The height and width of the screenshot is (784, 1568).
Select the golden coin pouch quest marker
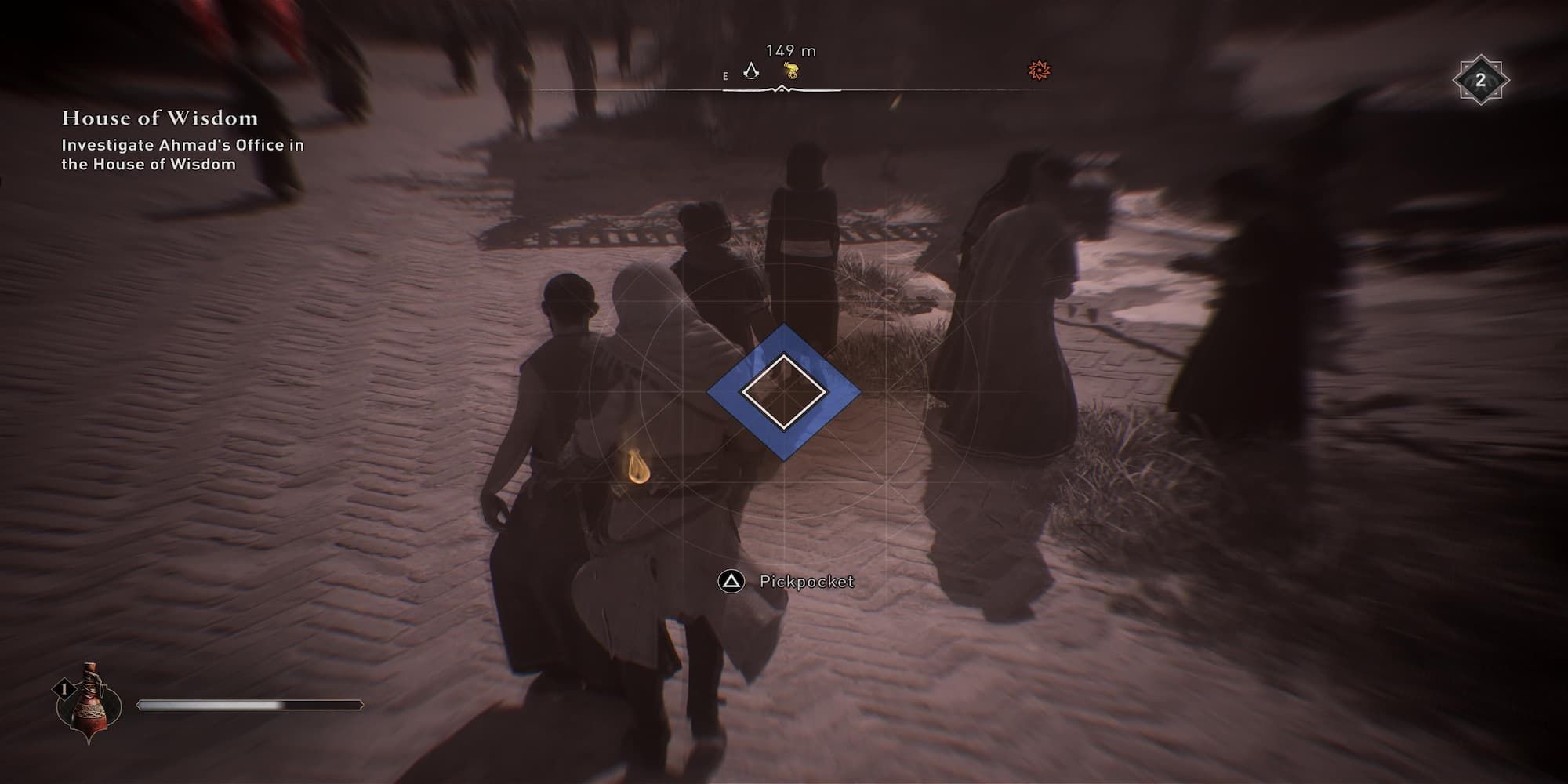click(x=792, y=71)
